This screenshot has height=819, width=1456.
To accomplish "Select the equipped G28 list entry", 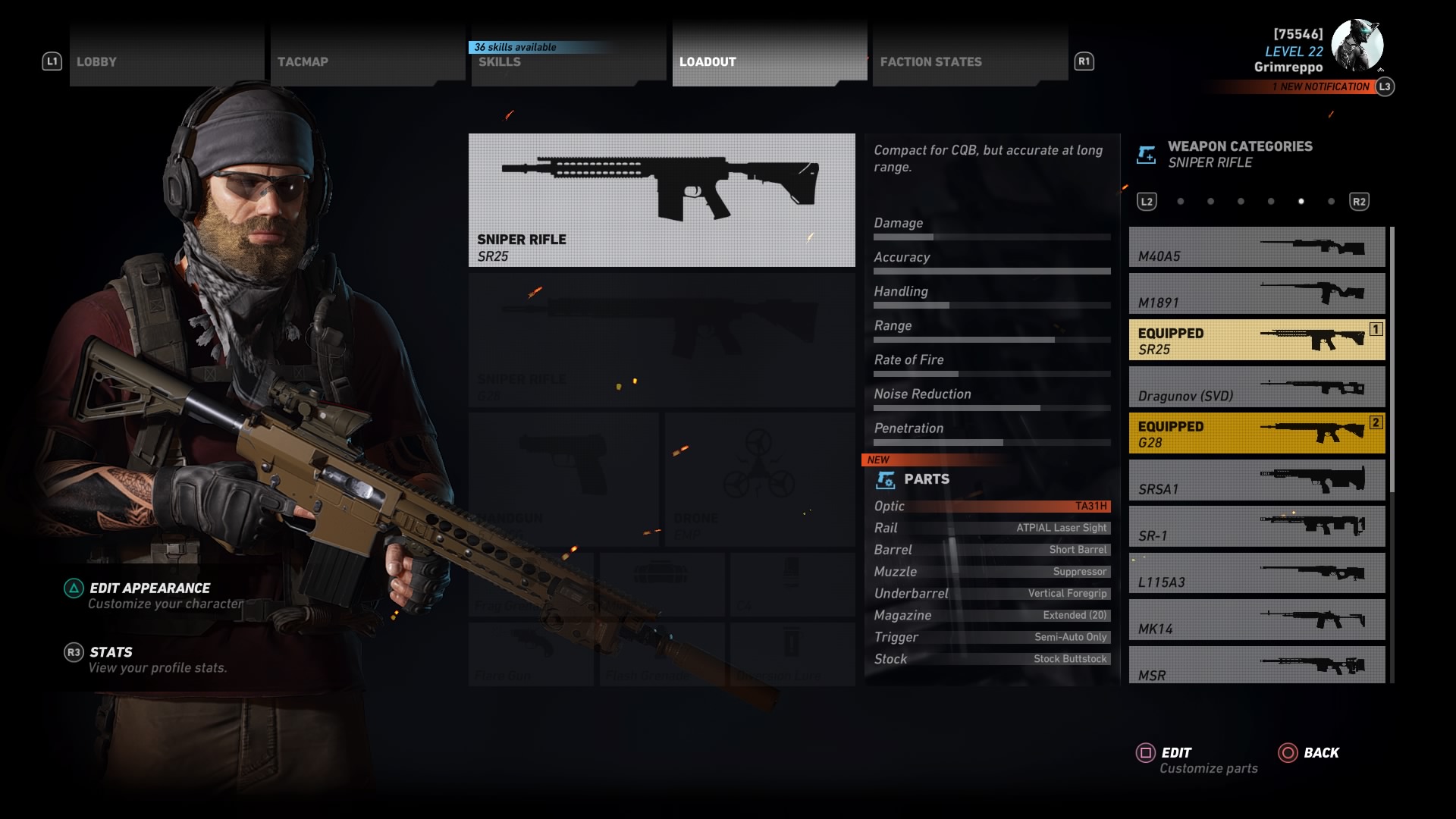I will coord(1257,434).
